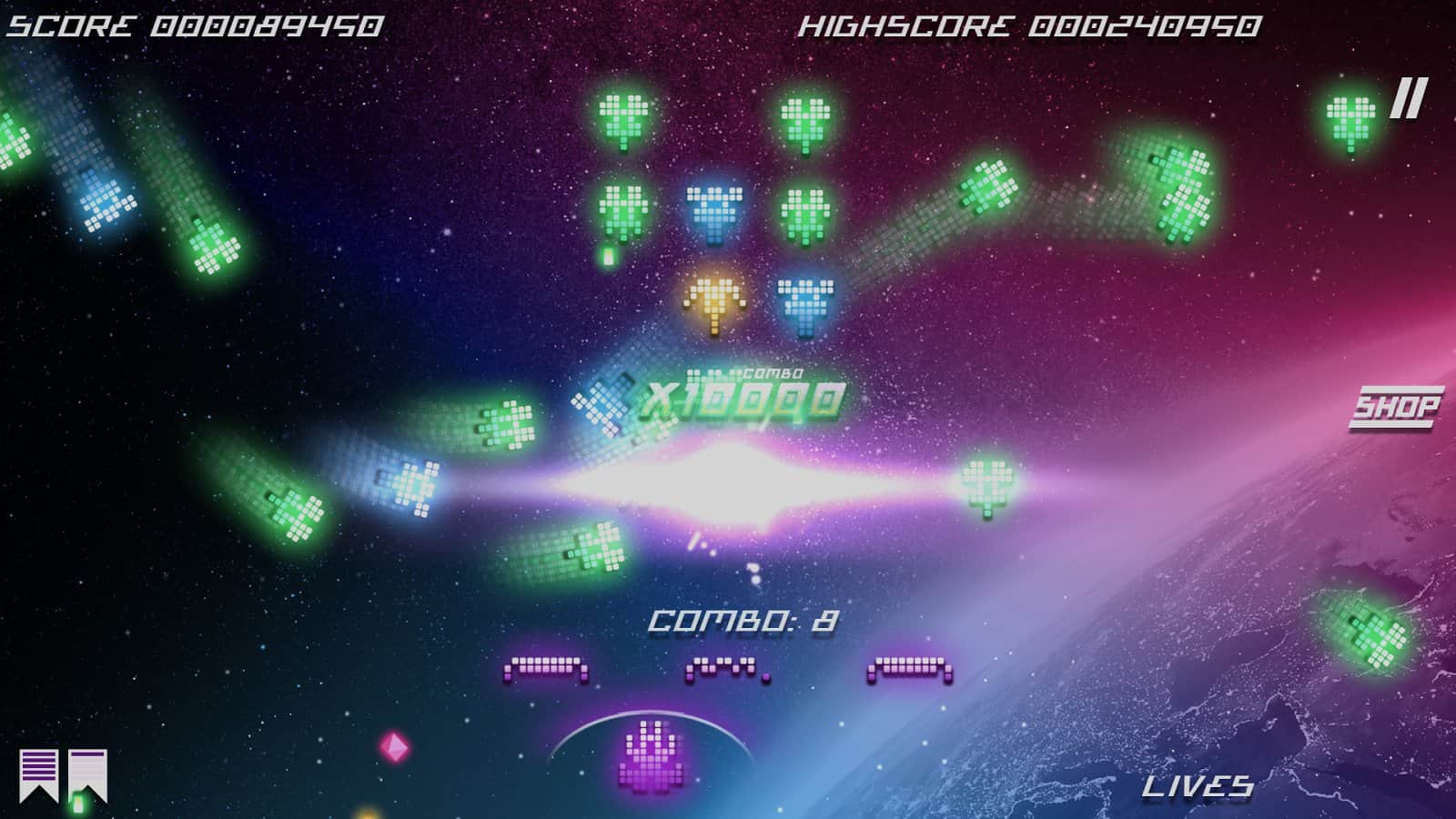Click the X10000 combo multiplier display

coord(739,397)
